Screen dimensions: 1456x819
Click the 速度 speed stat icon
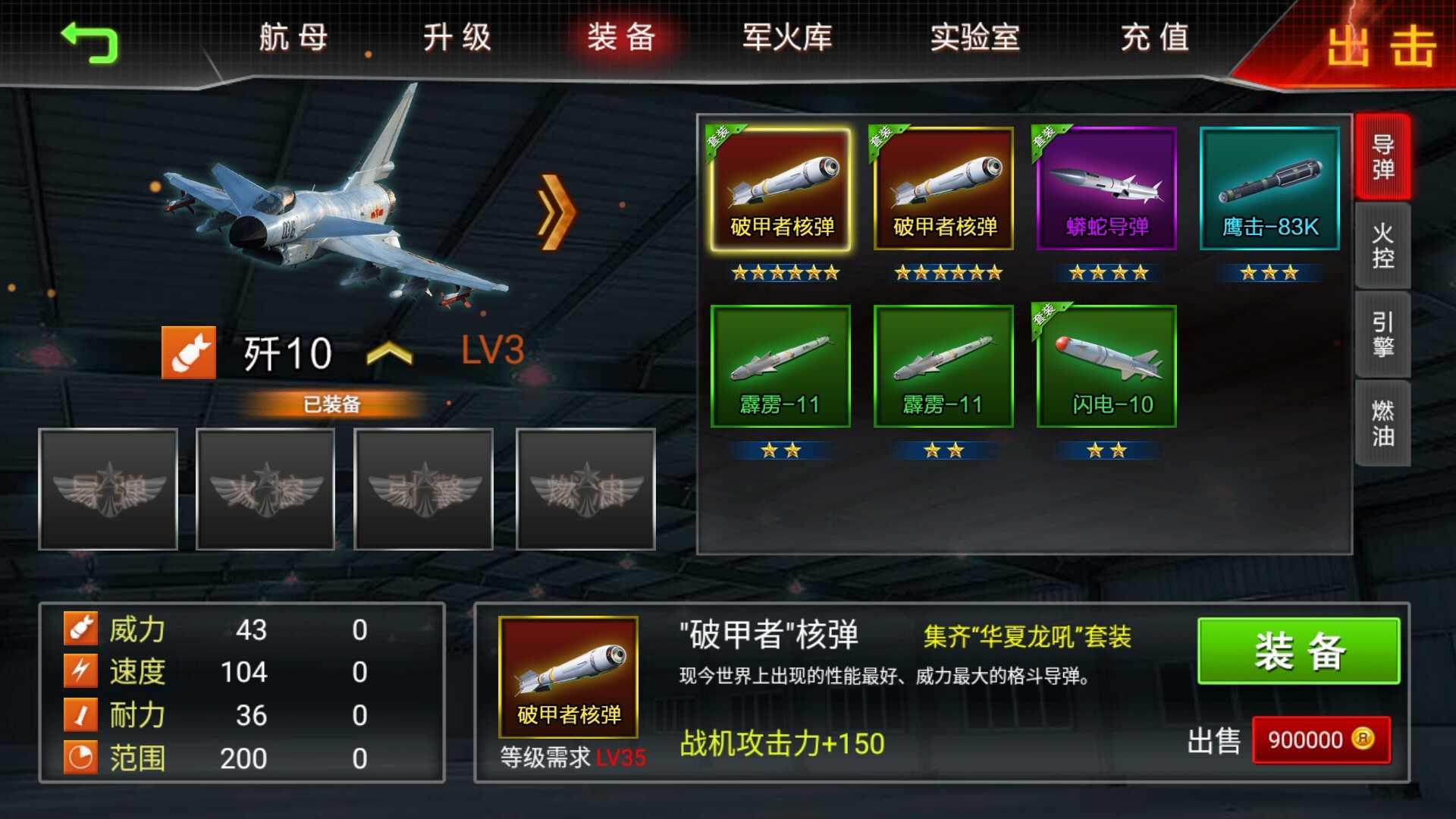point(81,671)
